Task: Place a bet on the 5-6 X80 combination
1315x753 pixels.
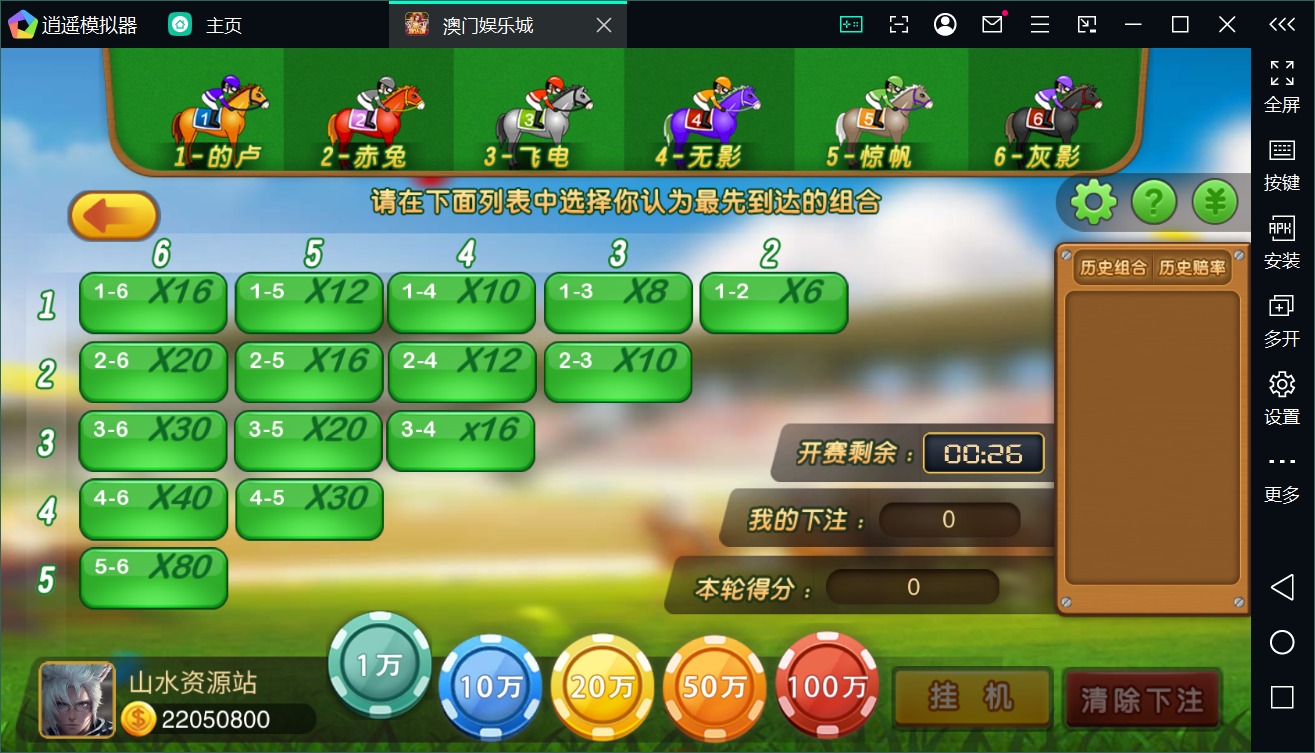Action: [x=153, y=578]
